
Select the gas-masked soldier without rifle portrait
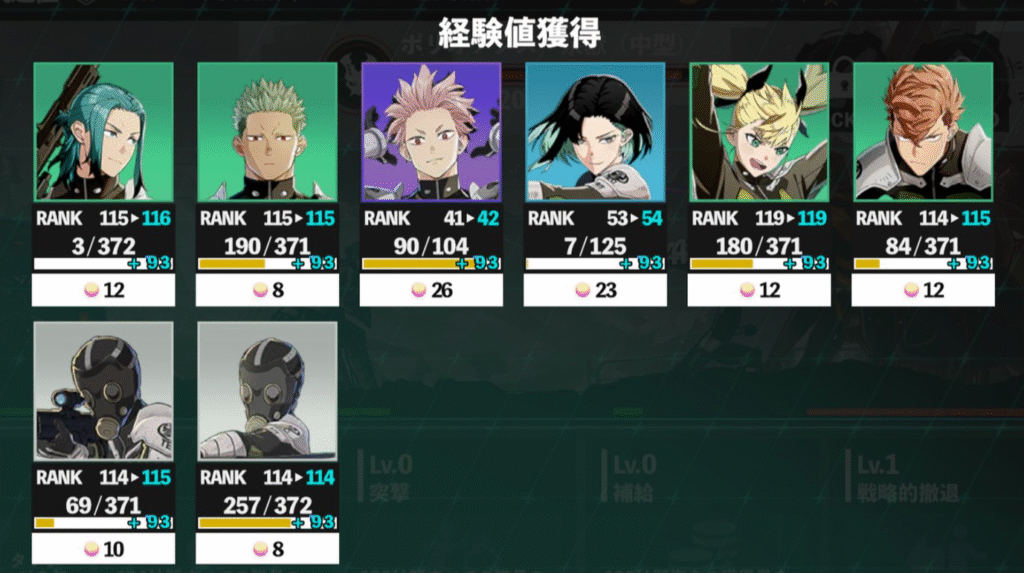pos(267,391)
